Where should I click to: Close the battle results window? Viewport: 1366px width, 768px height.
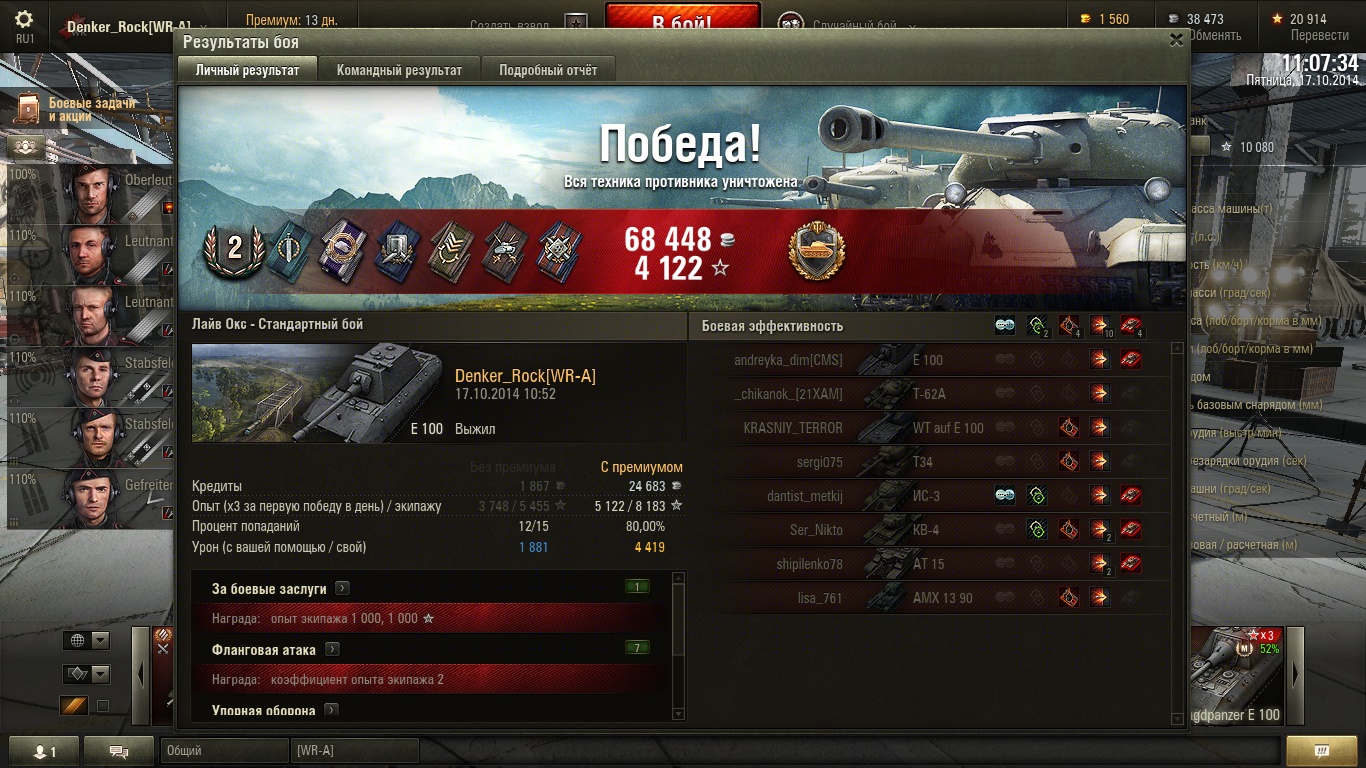pyautogui.click(x=1176, y=40)
